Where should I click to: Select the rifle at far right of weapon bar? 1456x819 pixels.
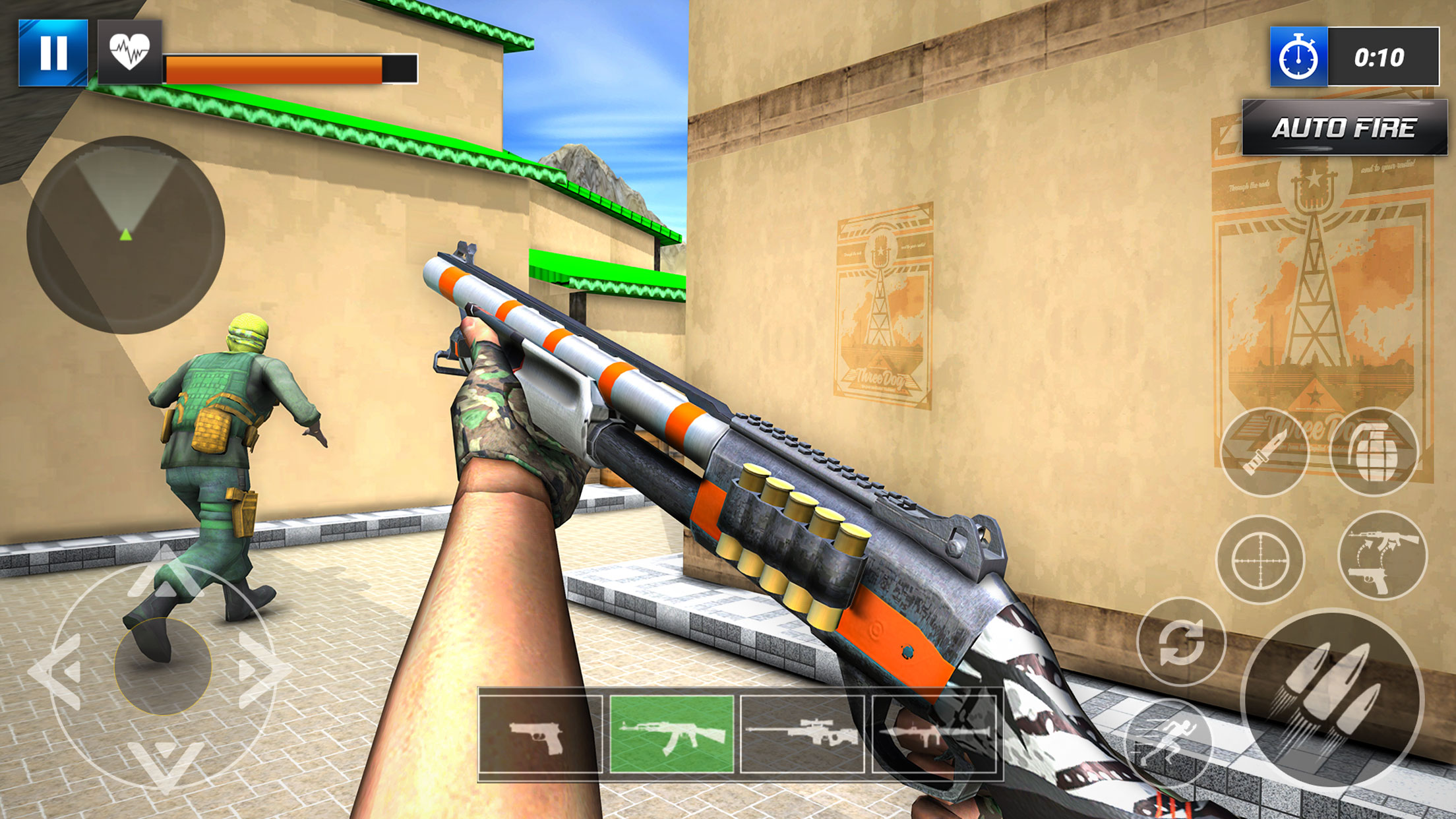click(x=936, y=735)
